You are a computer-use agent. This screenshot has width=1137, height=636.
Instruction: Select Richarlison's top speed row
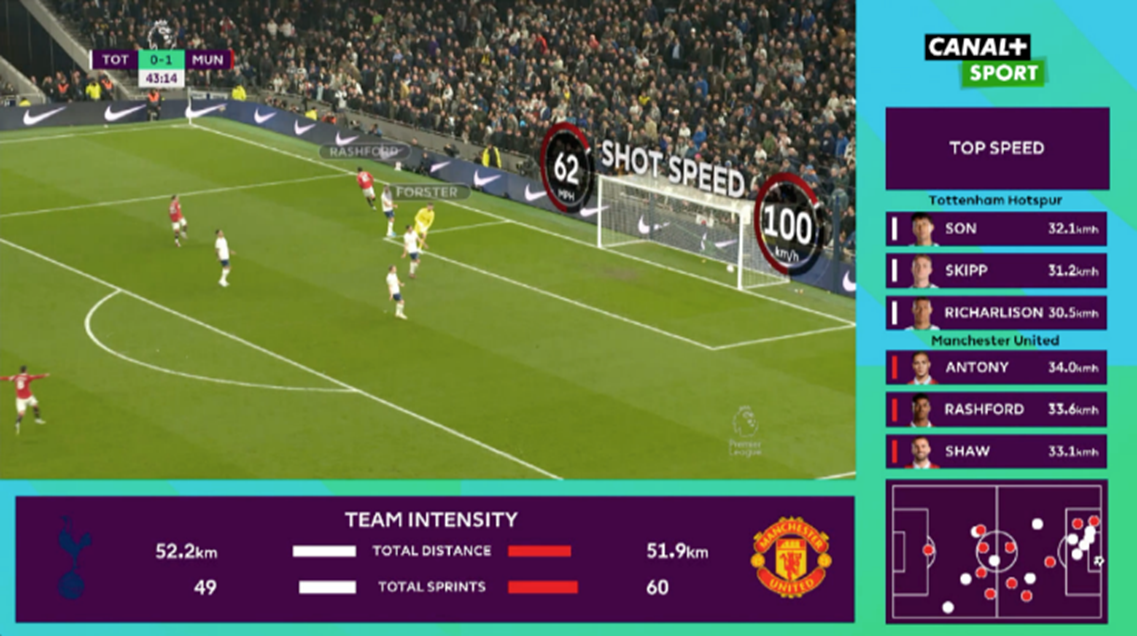click(996, 312)
